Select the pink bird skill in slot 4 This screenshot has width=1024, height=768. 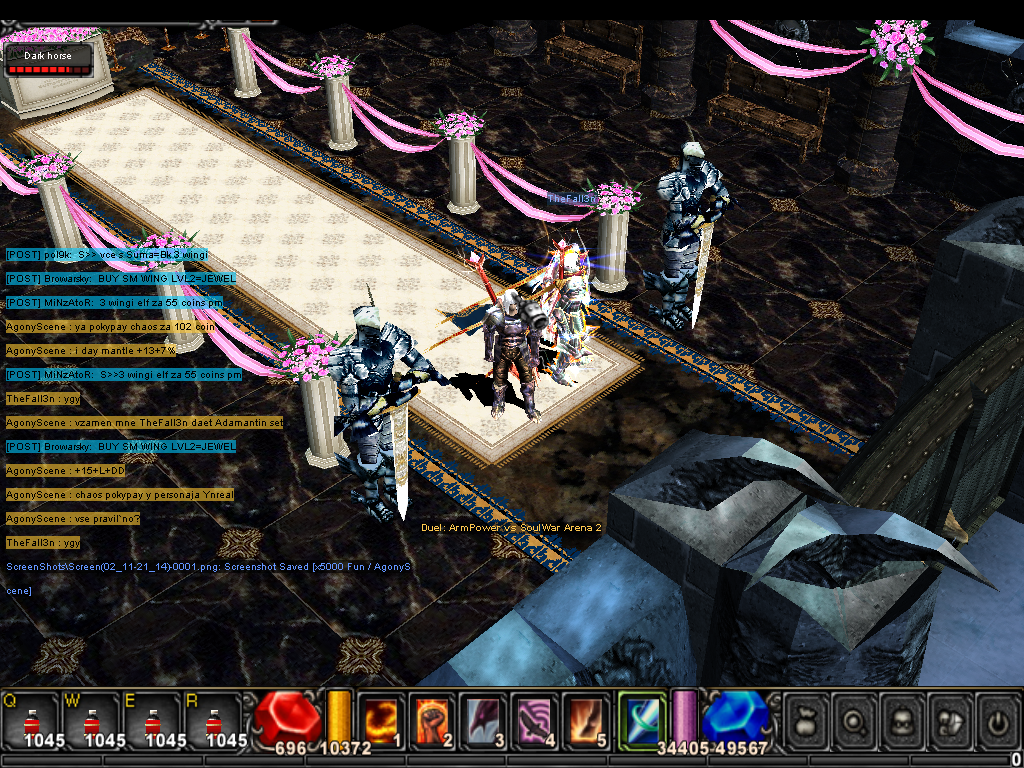coord(535,719)
